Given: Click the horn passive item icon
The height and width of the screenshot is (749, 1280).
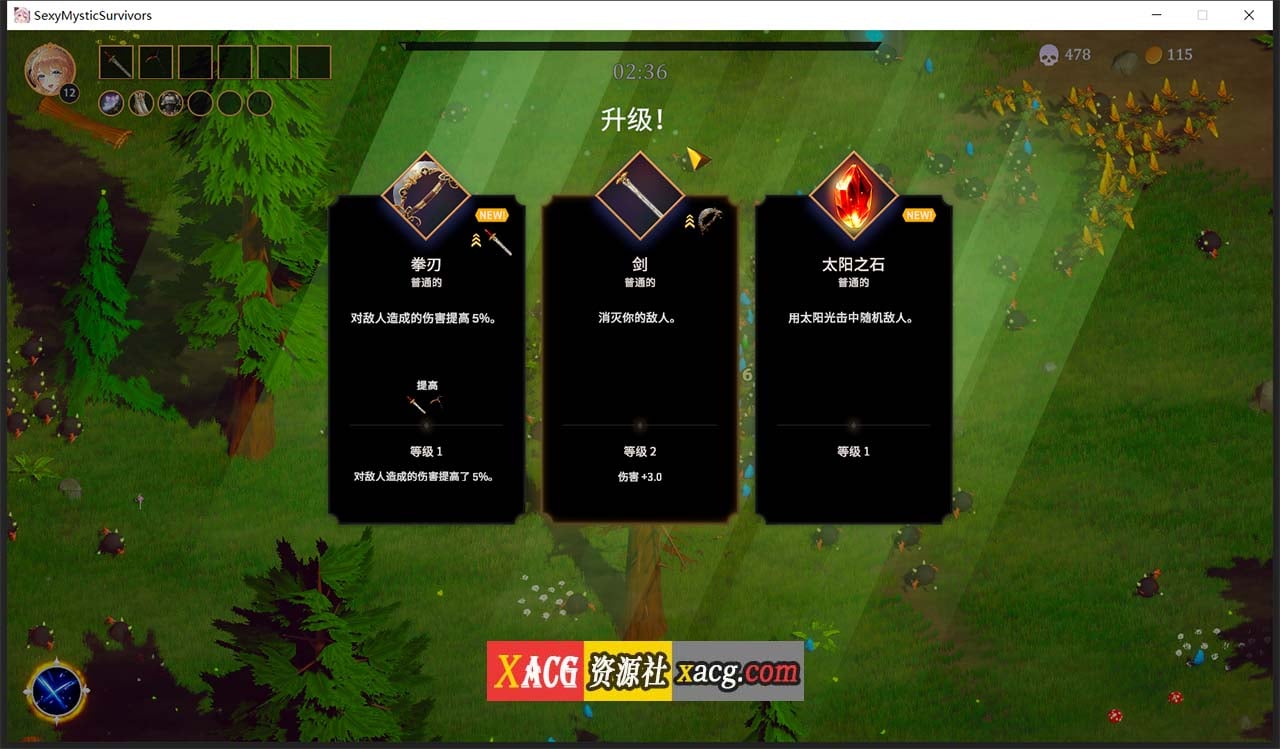Looking at the screenshot, I should coord(140,103).
